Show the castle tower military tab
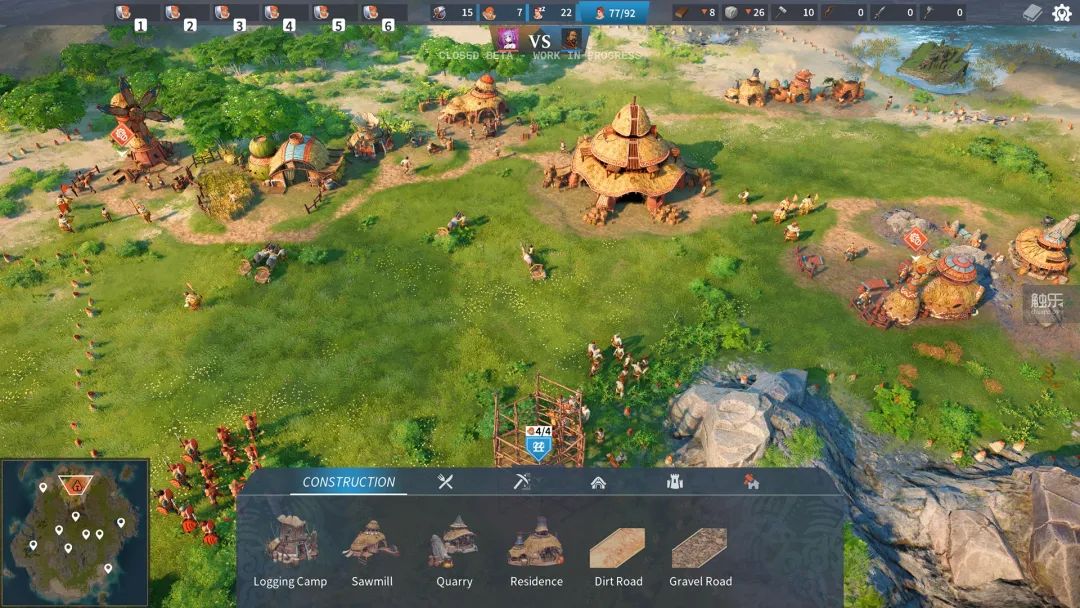The image size is (1080, 608). (x=675, y=482)
